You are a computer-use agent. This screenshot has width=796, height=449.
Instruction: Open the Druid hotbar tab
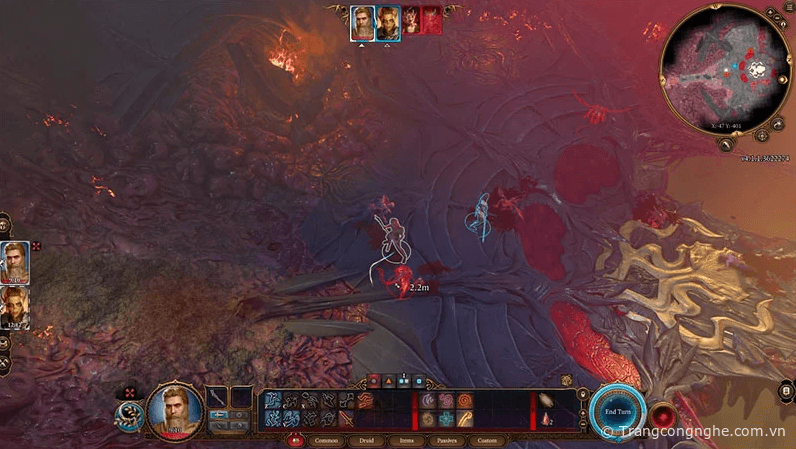point(367,440)
